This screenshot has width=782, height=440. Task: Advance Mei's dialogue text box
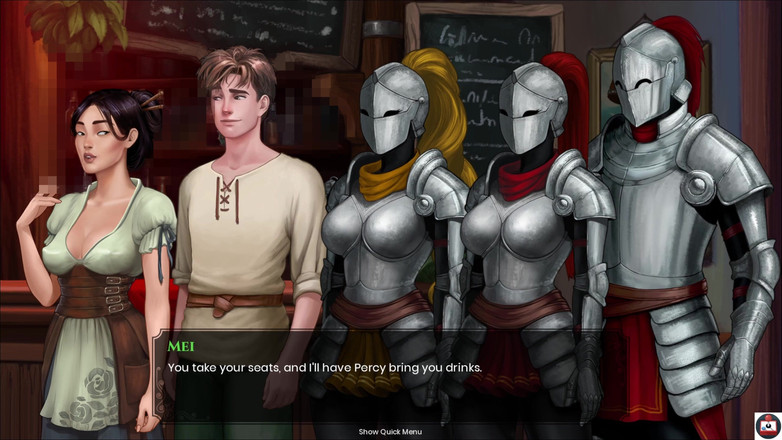(400, 375)
